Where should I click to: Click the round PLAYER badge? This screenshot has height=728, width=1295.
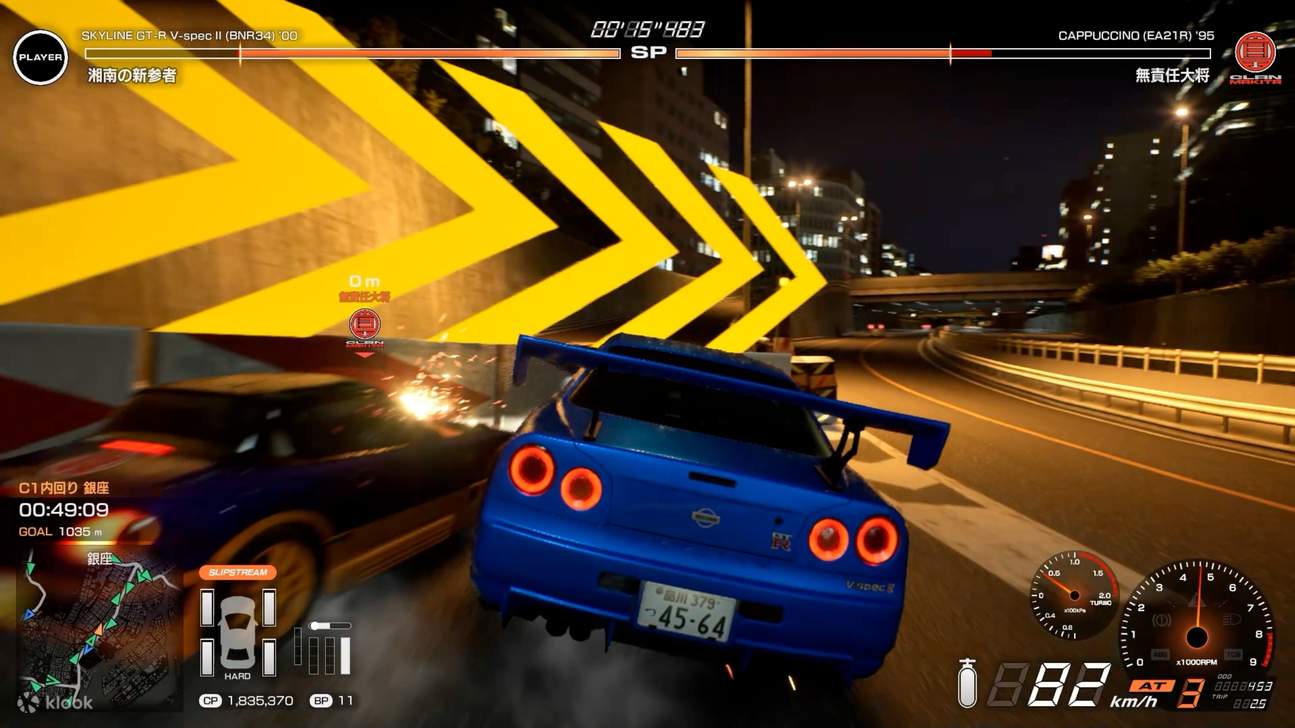41,57
